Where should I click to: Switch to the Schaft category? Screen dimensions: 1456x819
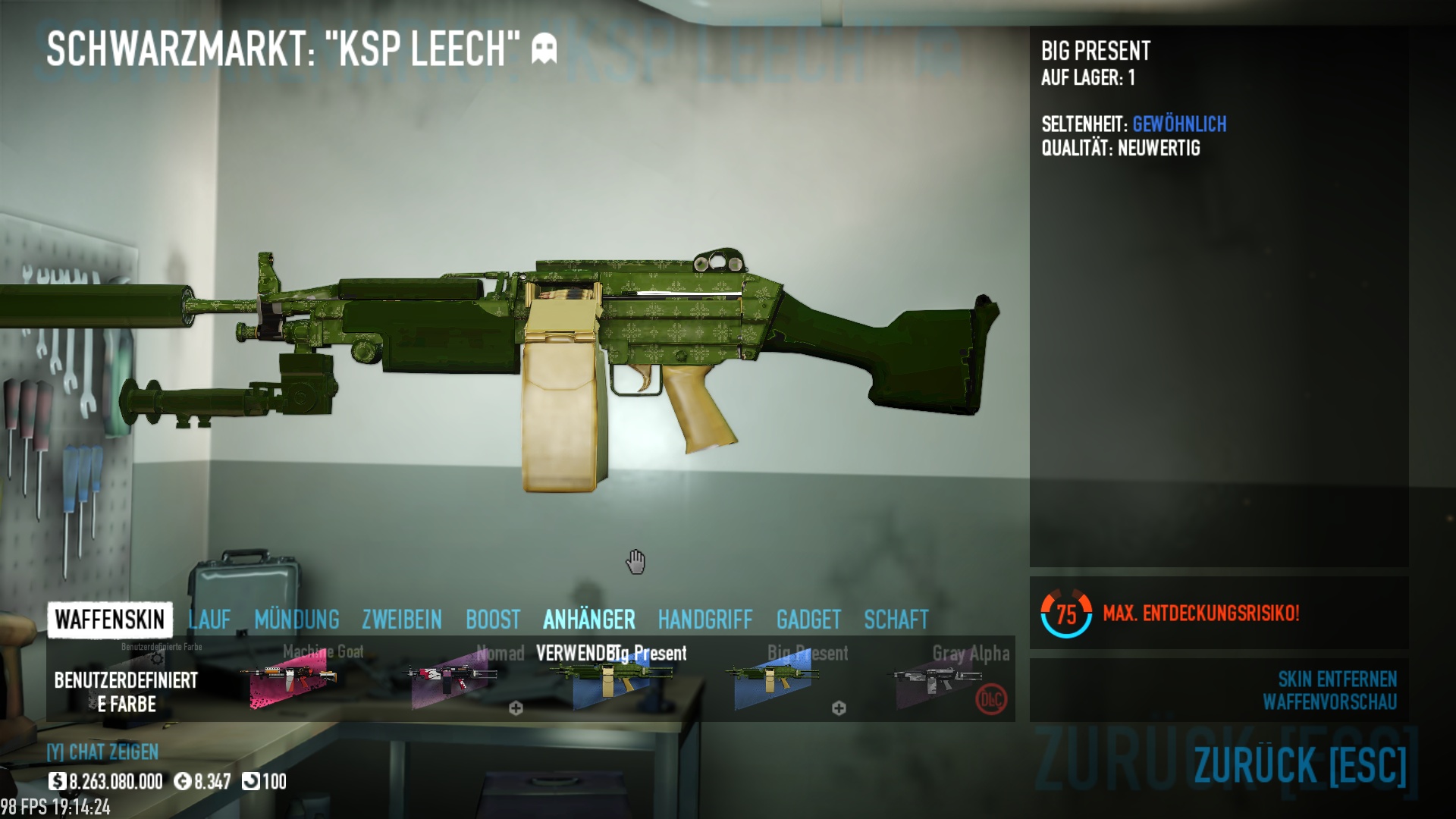tap(896, 620)
